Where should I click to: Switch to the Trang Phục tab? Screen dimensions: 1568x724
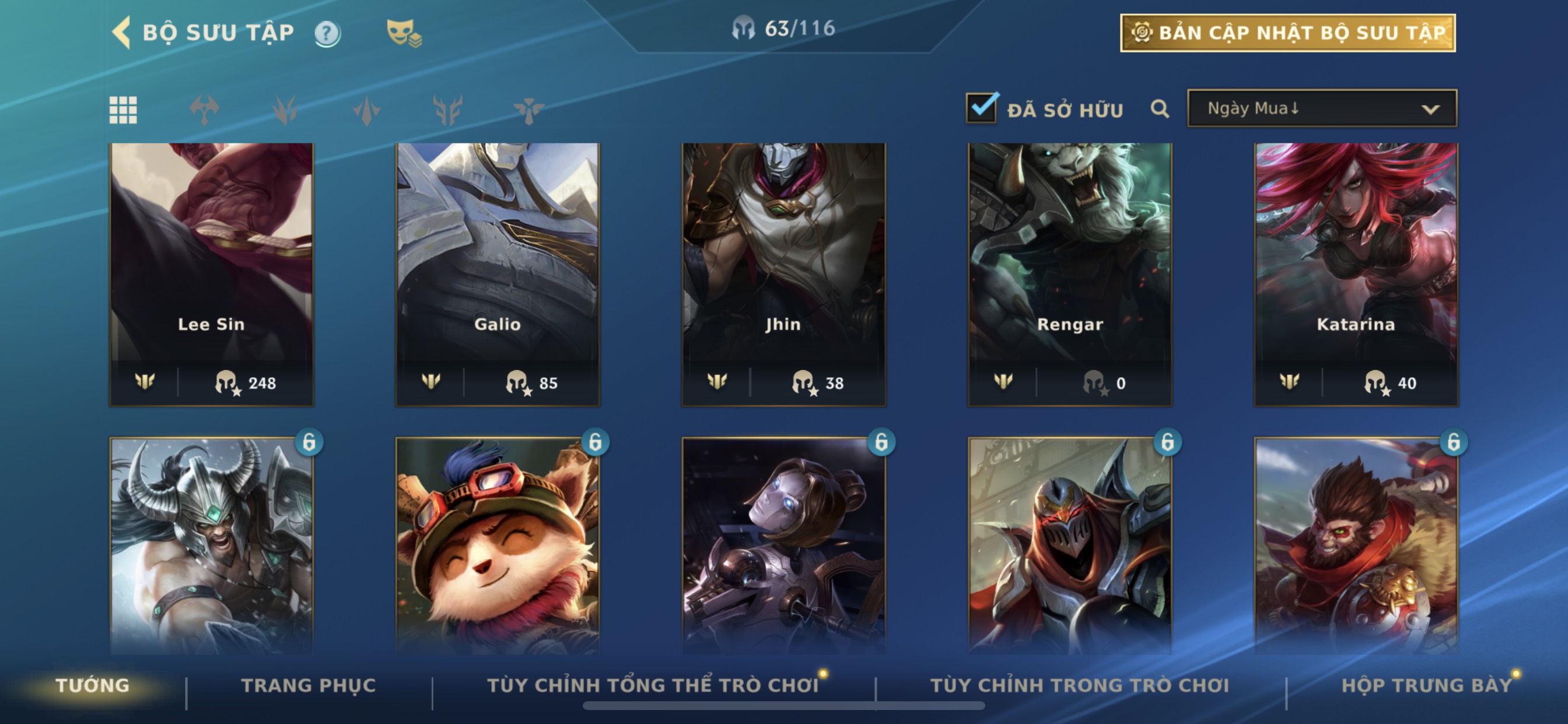[309, 686]
